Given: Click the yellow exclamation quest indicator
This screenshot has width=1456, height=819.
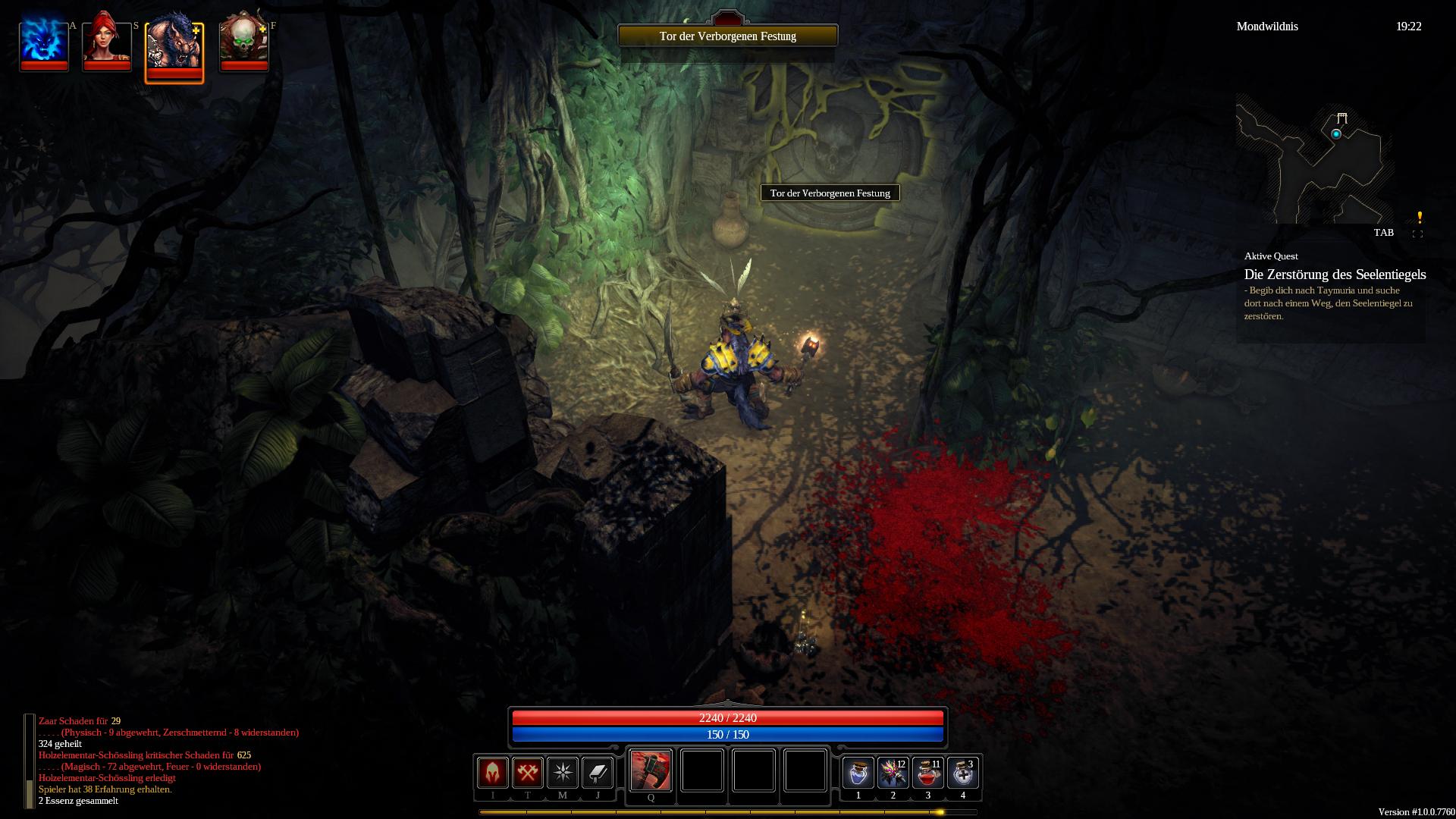Looking at the screenshot, I should 1420,218.
